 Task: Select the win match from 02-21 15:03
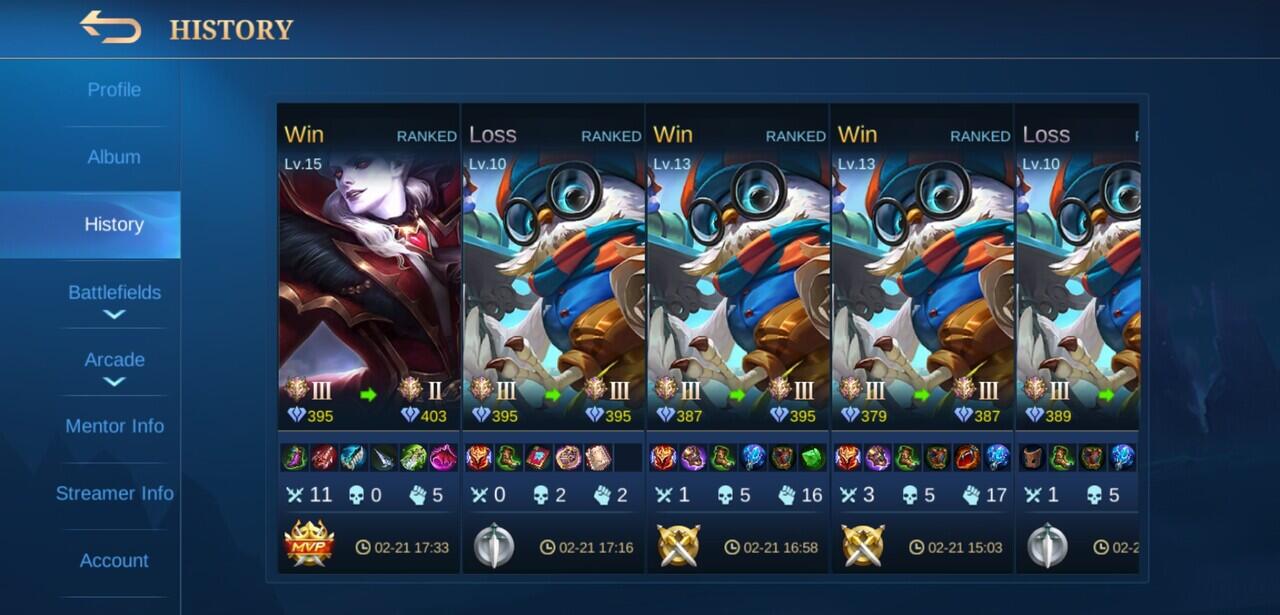pyautogui.click(x=922, y=300)
